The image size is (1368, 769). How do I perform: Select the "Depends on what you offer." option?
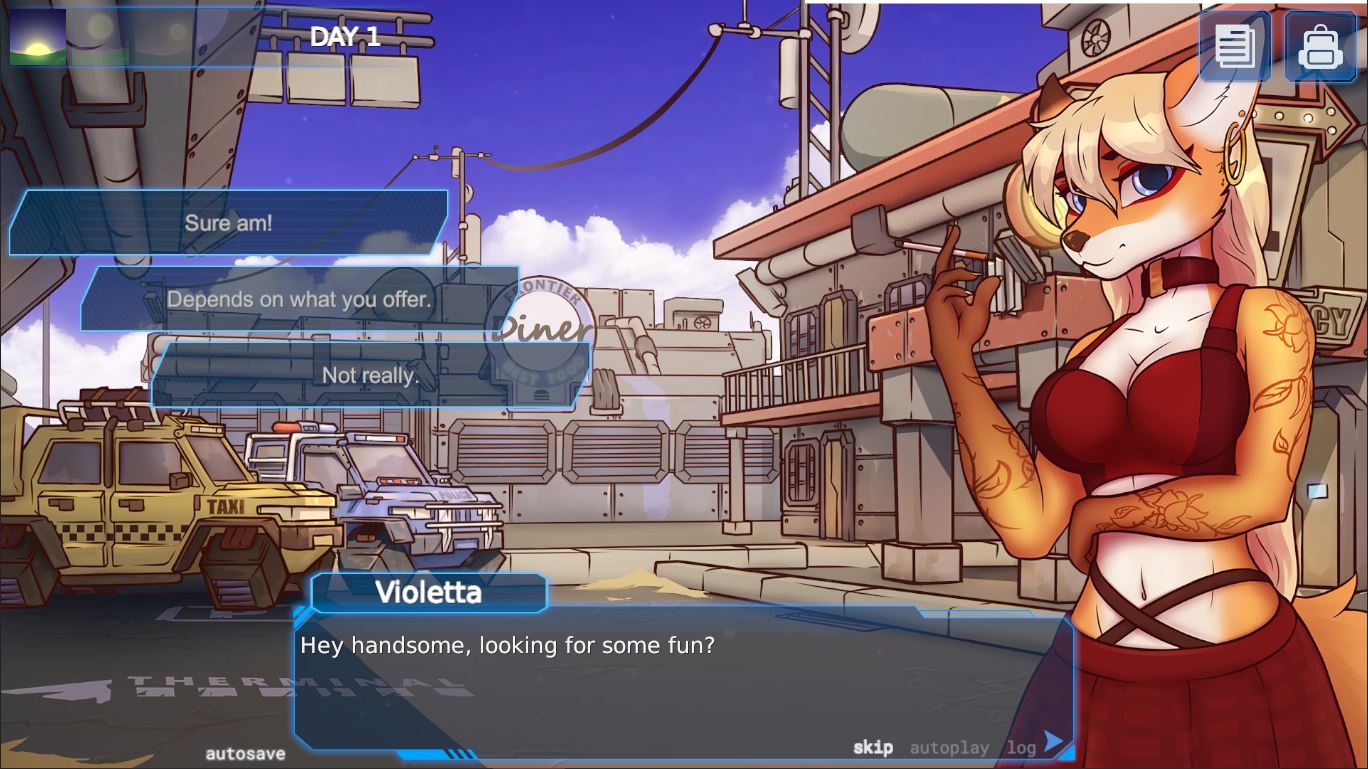point(300,298)
